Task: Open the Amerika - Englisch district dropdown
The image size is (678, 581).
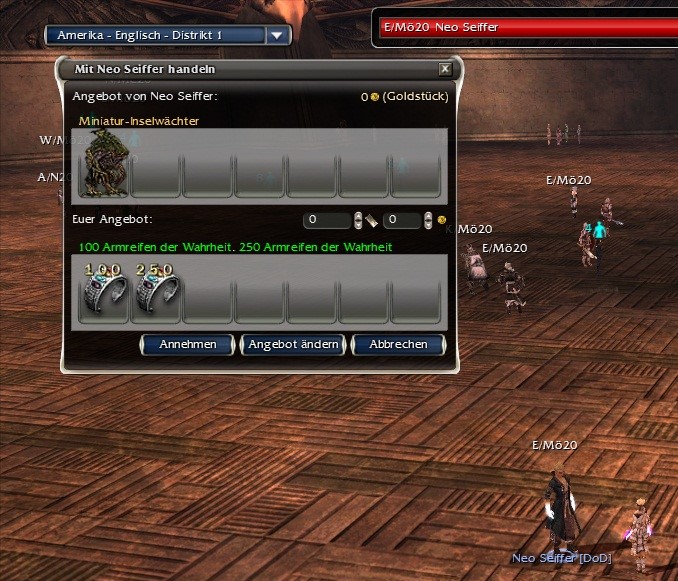Action: click(278, 35)
